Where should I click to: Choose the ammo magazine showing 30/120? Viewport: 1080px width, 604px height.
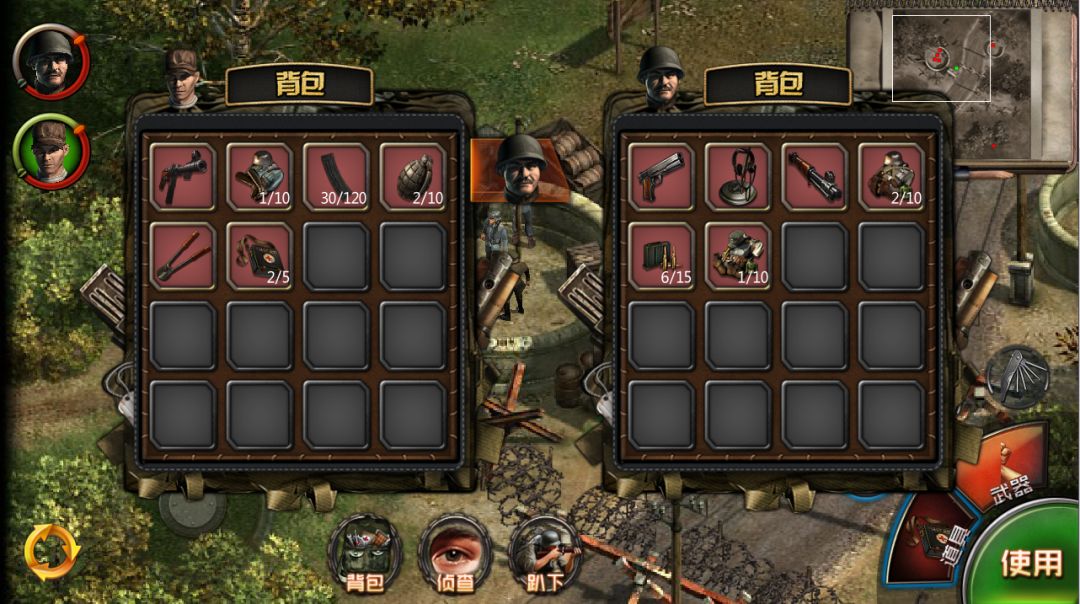click(x=337, y=176)
